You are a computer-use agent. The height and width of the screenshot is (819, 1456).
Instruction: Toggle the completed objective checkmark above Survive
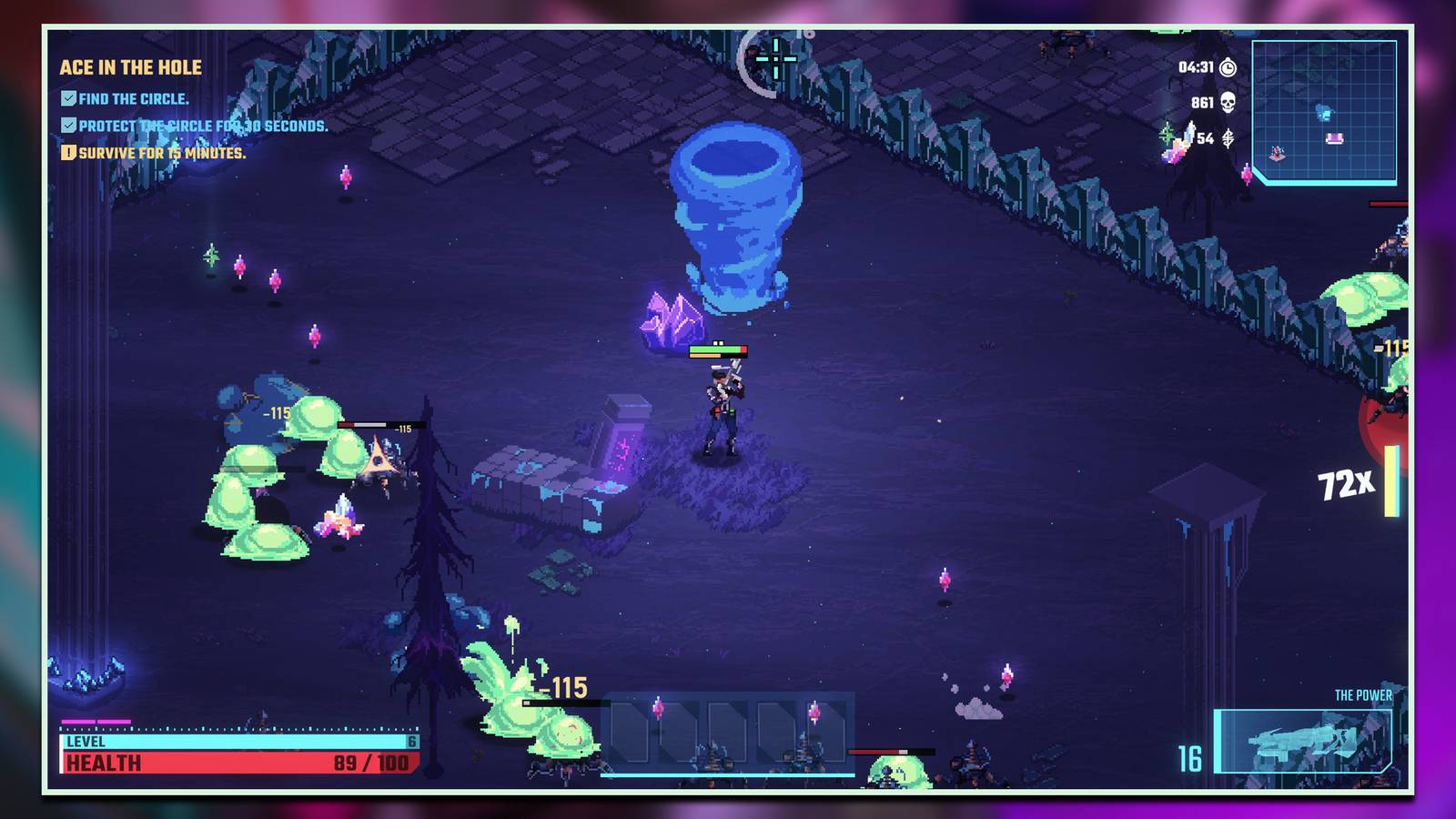pos(69,124)
